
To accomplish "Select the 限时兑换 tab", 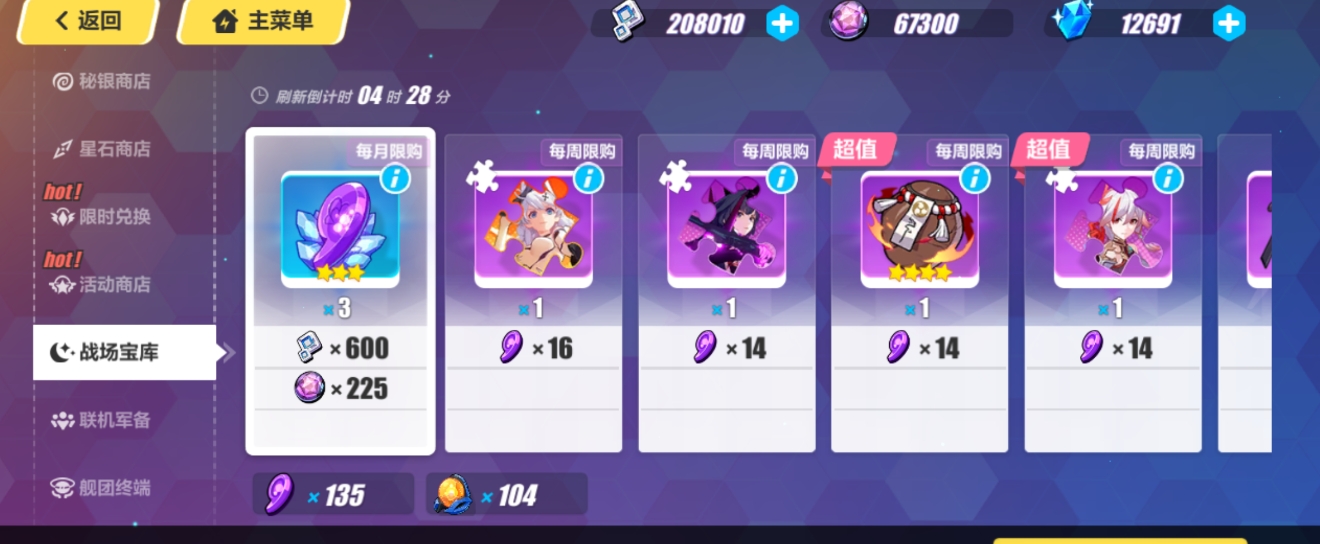I will pyautogui.click(x=114, y=217).
